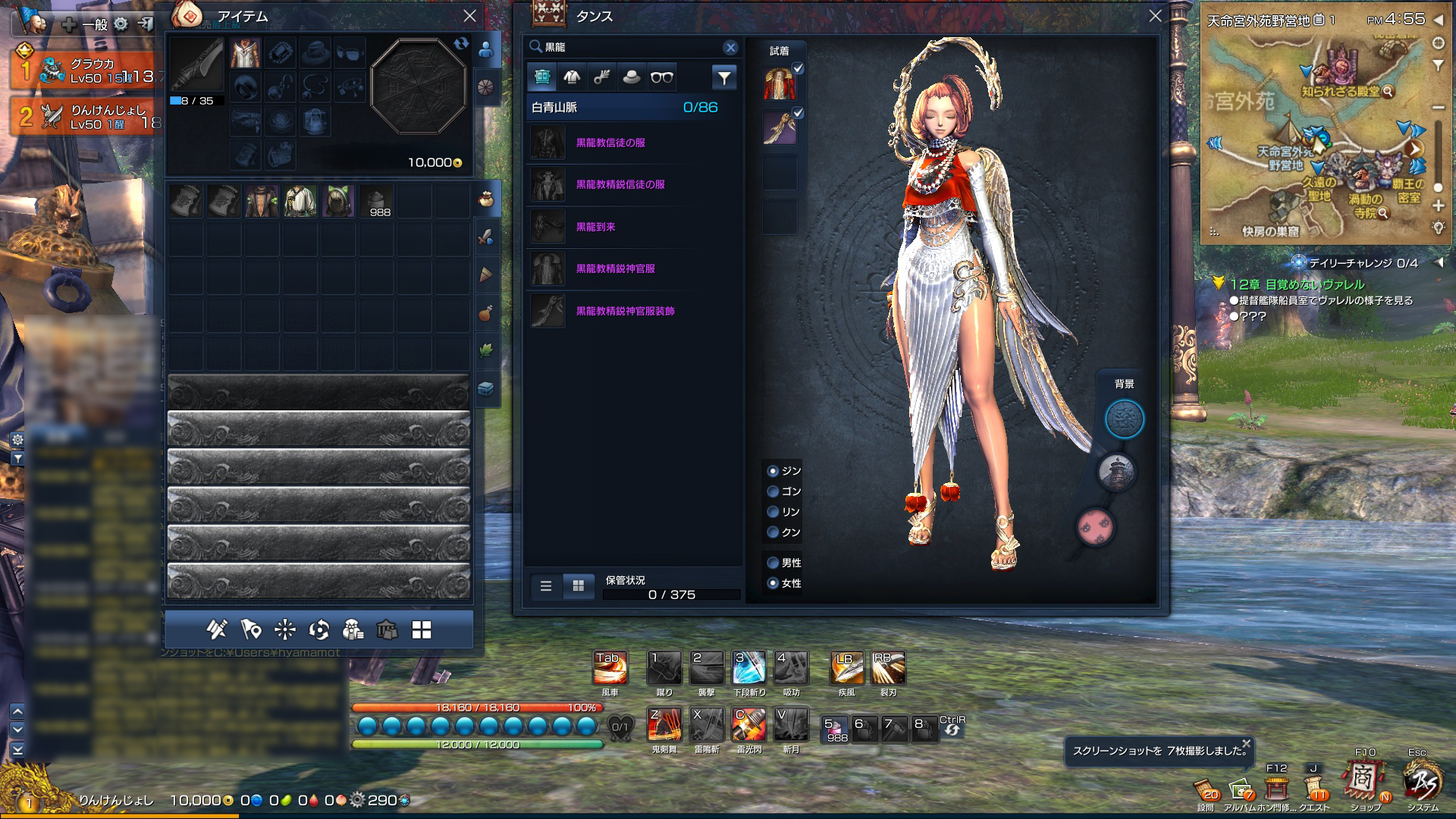Image resolution: width=1456 pixels, height=819 pixels.
Task: Select 黒龍教信徒の服 from the list
Action: point(610,143)
